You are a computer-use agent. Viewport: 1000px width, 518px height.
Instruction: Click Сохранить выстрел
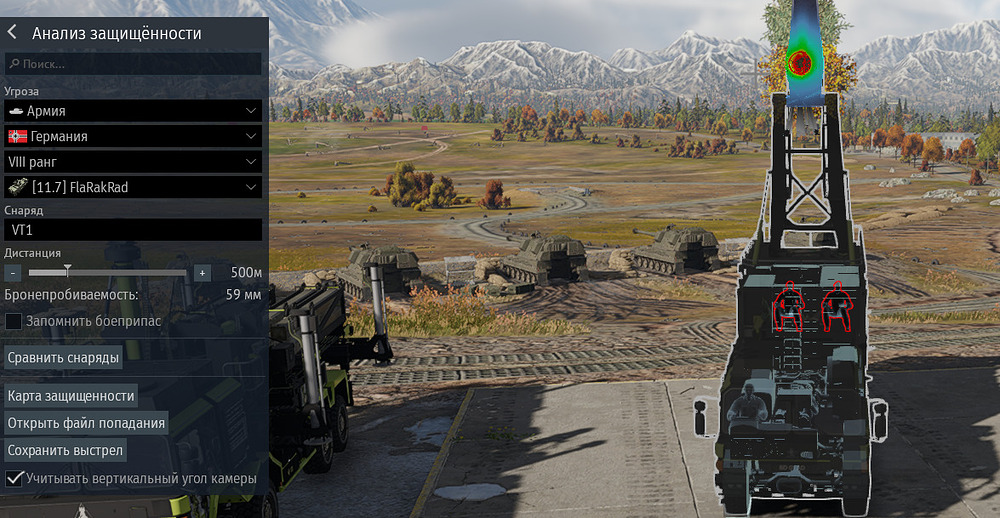tap(65, 450)
